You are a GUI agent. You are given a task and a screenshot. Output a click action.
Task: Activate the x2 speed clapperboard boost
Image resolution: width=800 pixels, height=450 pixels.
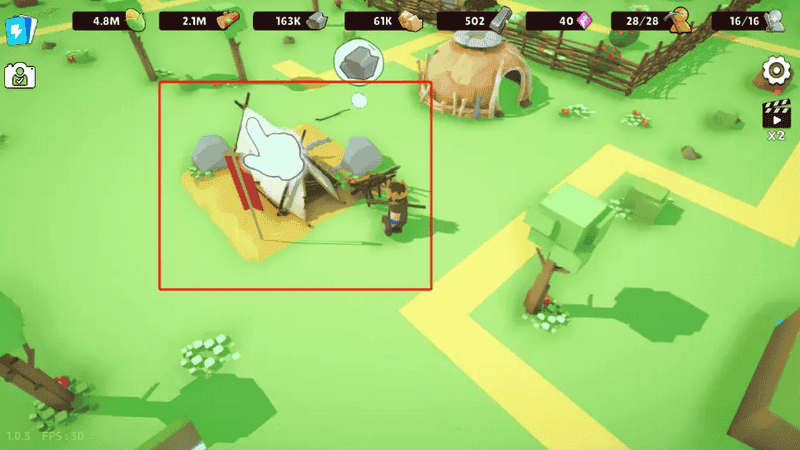(776, 116)
